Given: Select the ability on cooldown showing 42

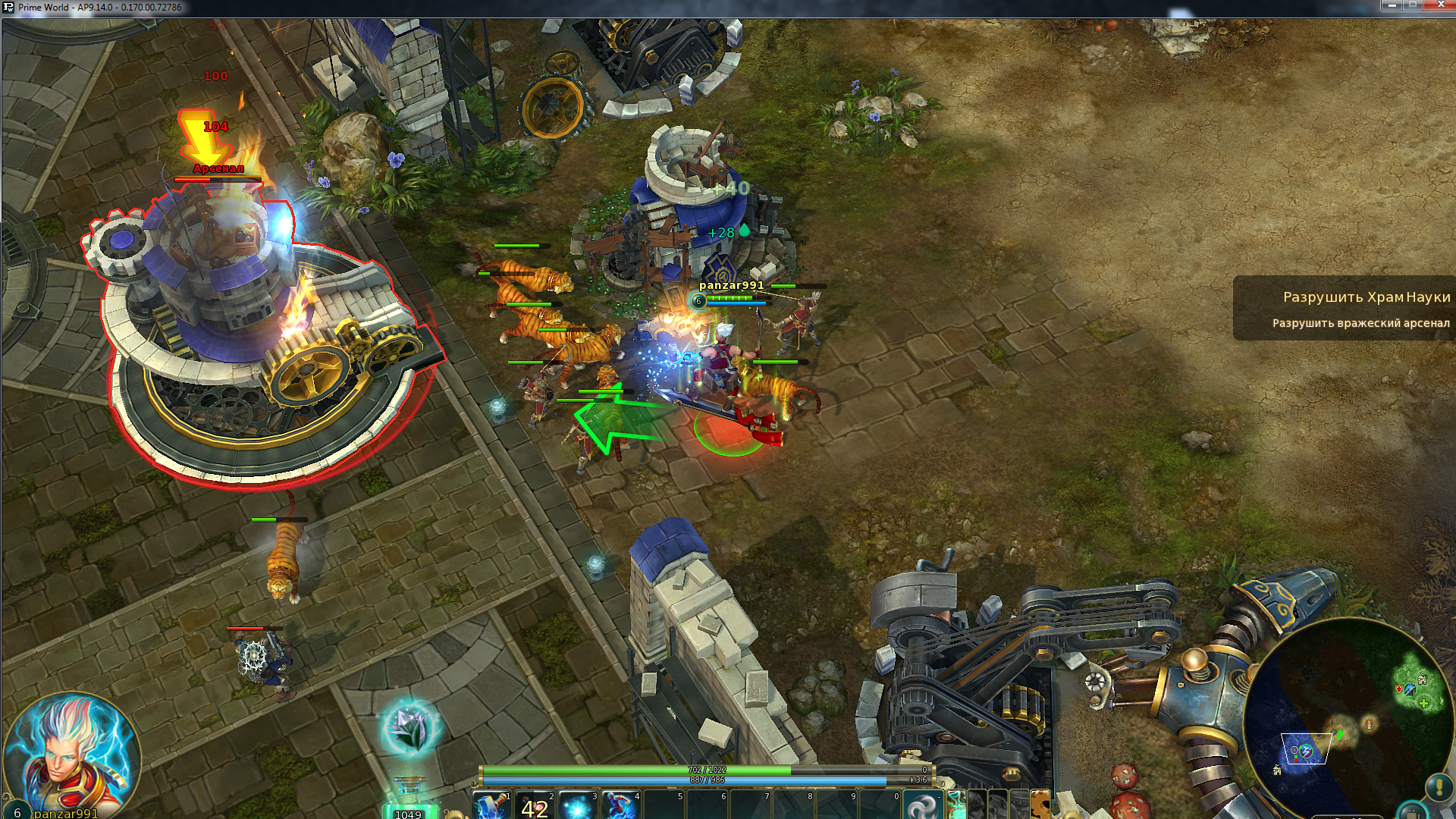Looking at the screenshot, I should click(x=535, y=805).
